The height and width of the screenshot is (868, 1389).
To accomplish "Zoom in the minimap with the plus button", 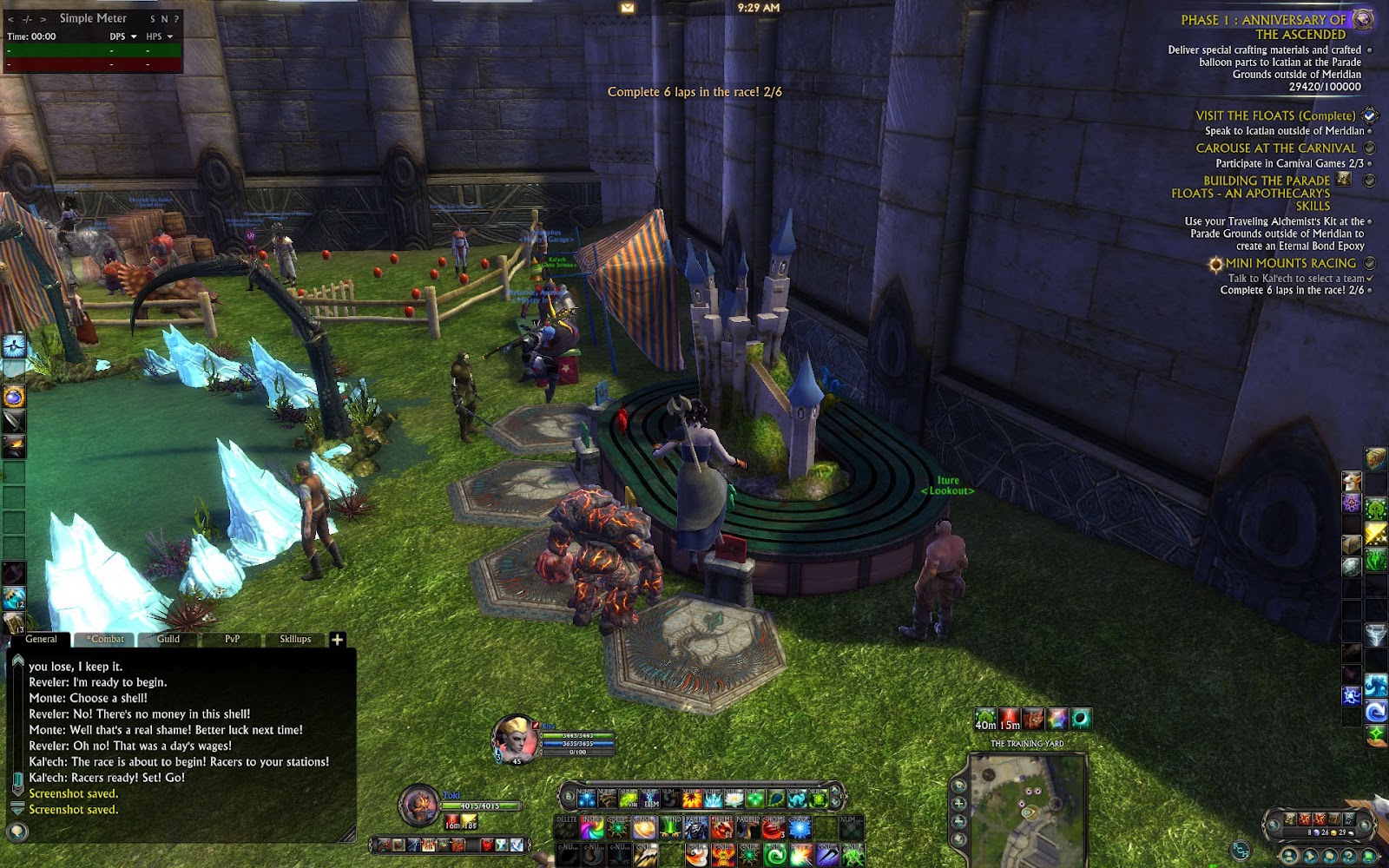I will tap(959, 804).
